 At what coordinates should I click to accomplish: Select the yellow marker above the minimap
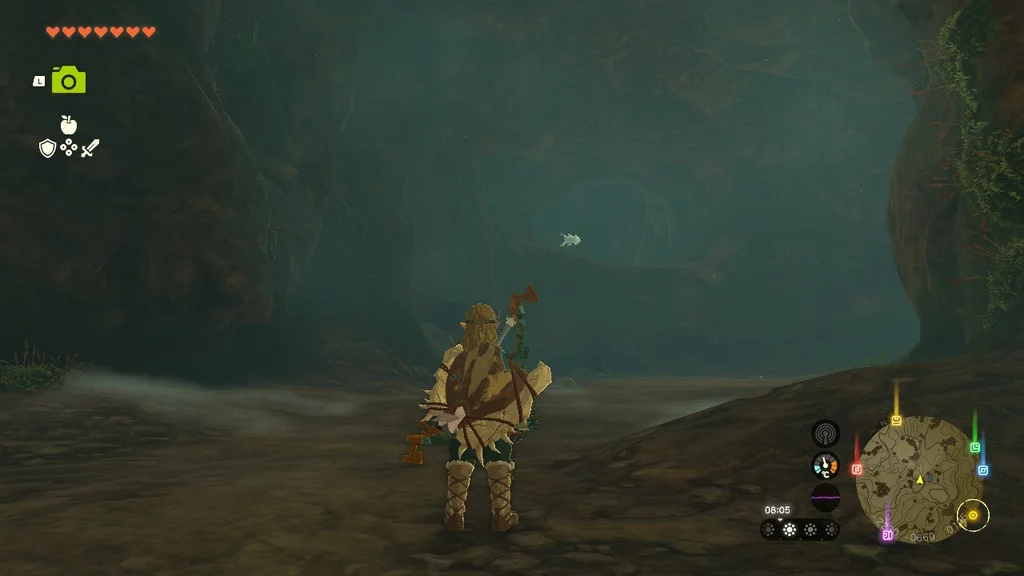pyautogui.click(x=896, y=420)
